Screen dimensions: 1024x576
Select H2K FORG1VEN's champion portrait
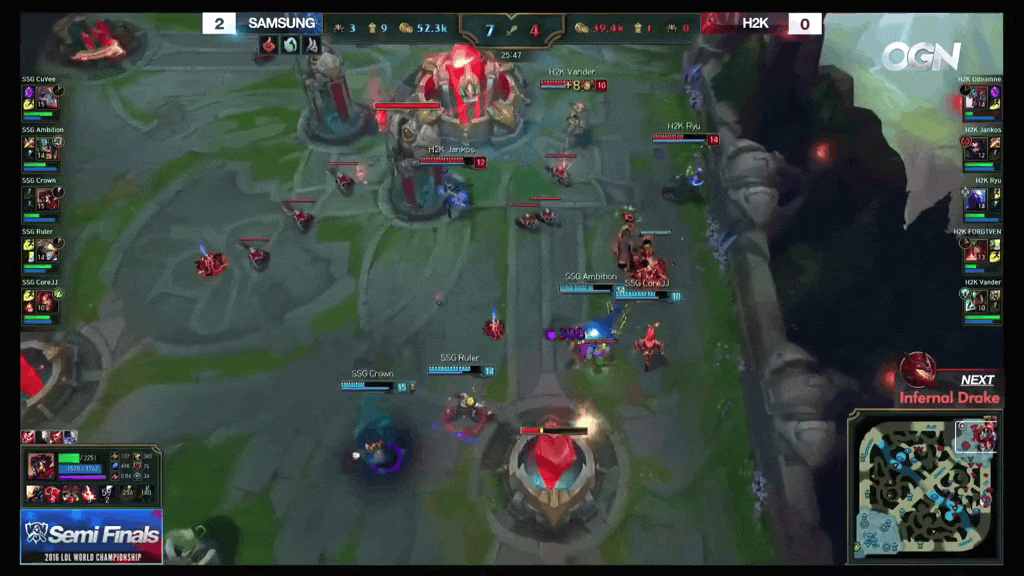[977, 250]
